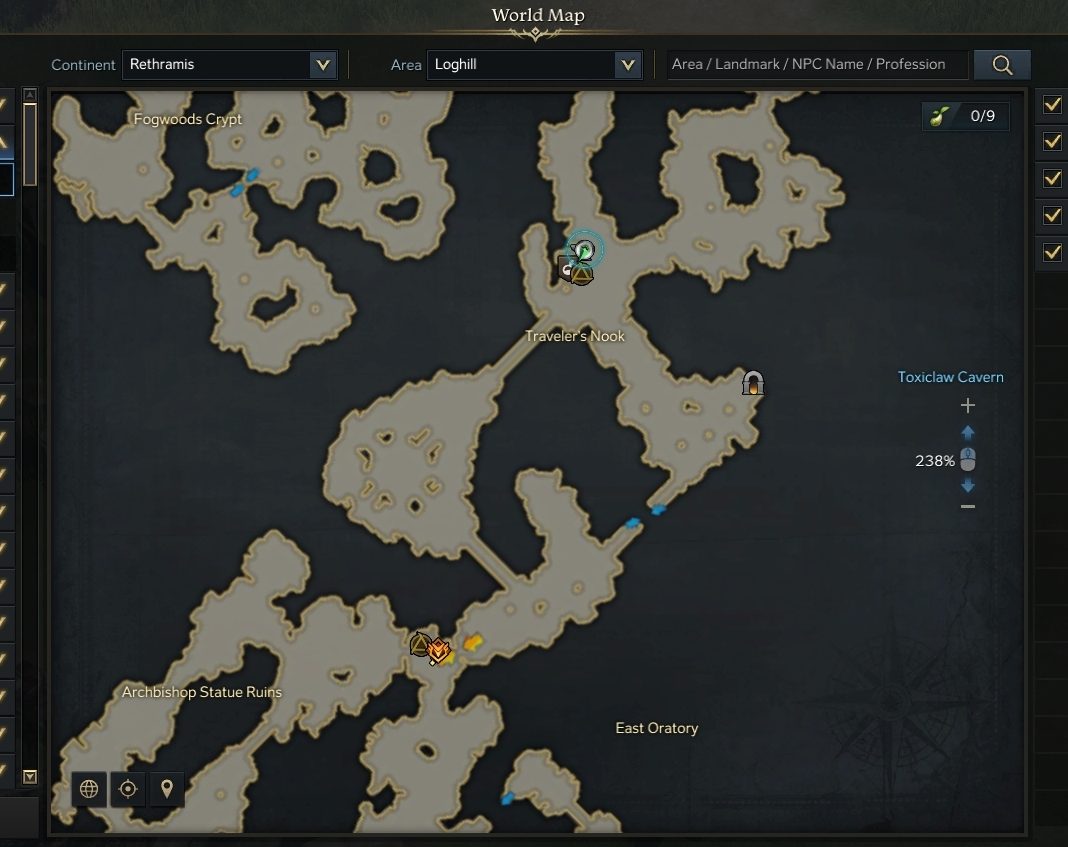This screenshot has width=1068, height=847.
Task: Zoom out with the minus button
Action: (967, 507)
